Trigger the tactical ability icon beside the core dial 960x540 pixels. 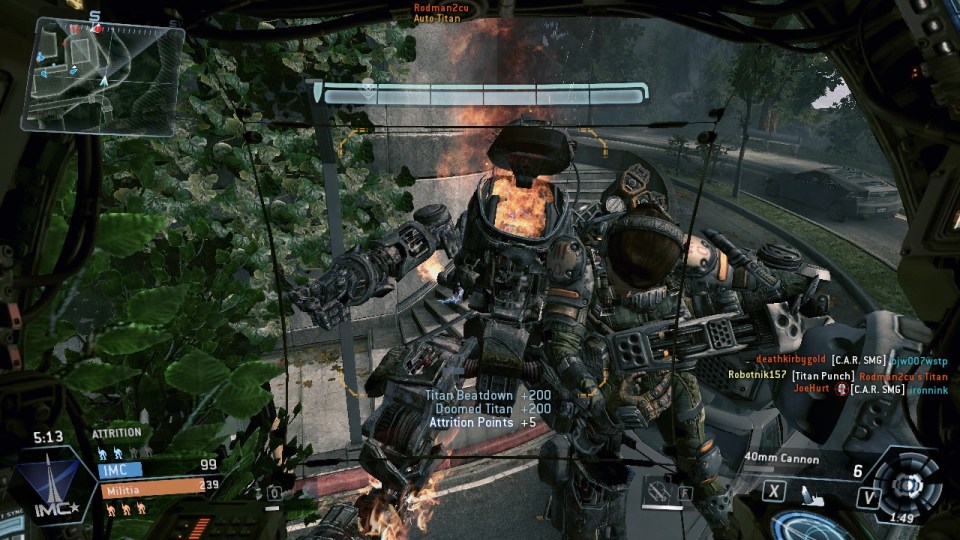click(867, 494)
